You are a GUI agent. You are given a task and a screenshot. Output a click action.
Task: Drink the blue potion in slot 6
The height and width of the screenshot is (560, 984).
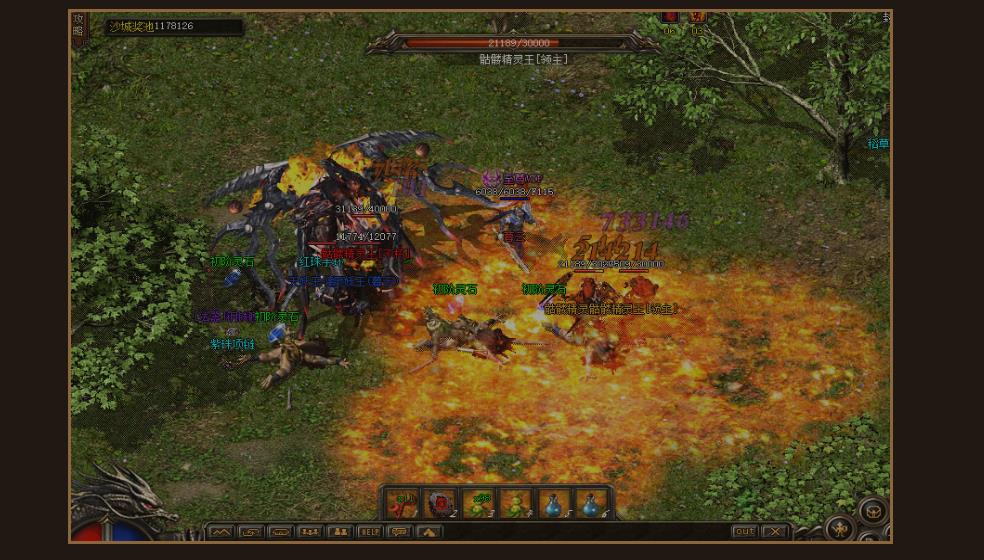click(x=592, y=503)
